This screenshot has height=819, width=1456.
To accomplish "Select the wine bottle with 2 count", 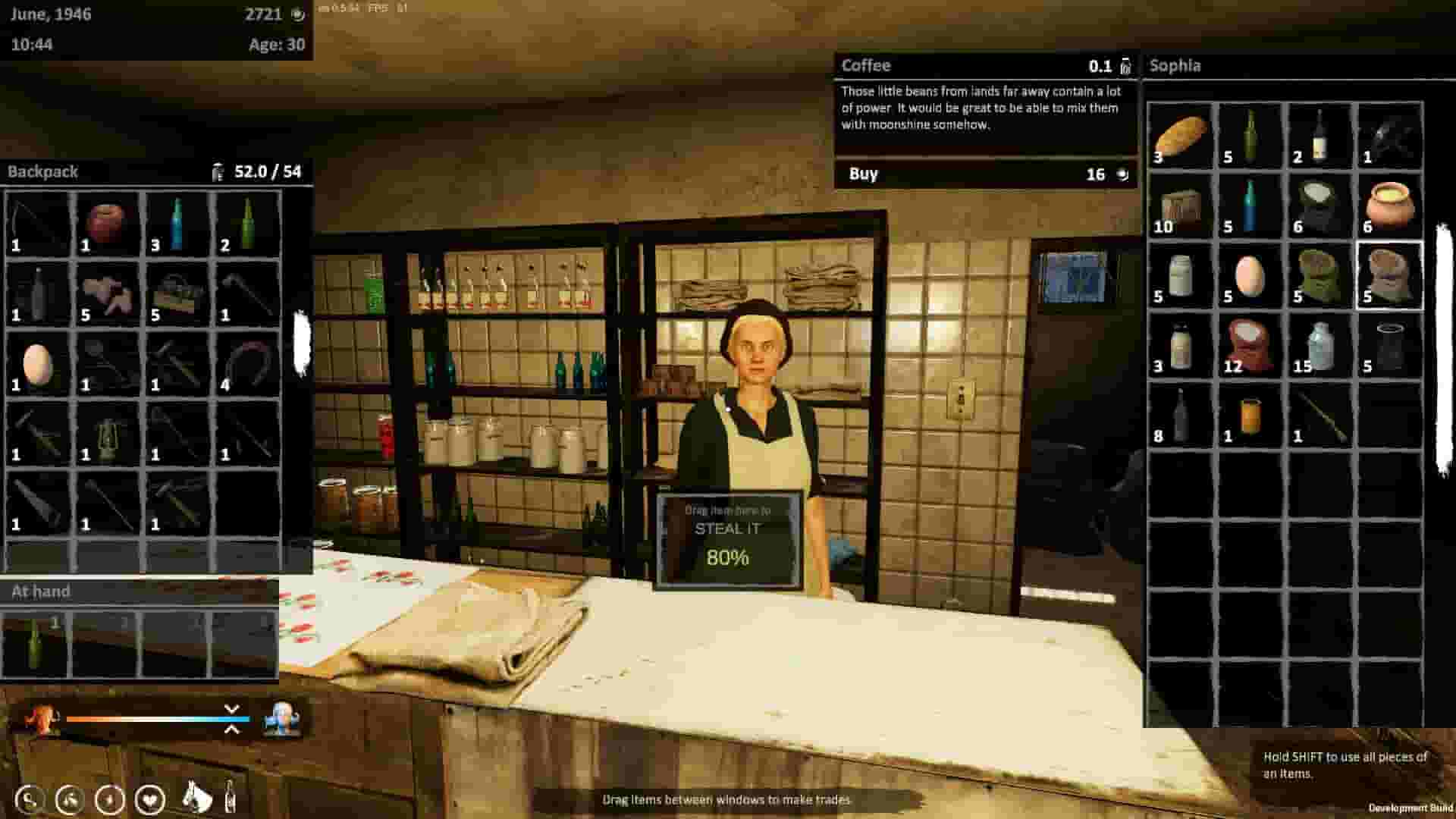I will pyautogui.click(x=1319, y=135).
